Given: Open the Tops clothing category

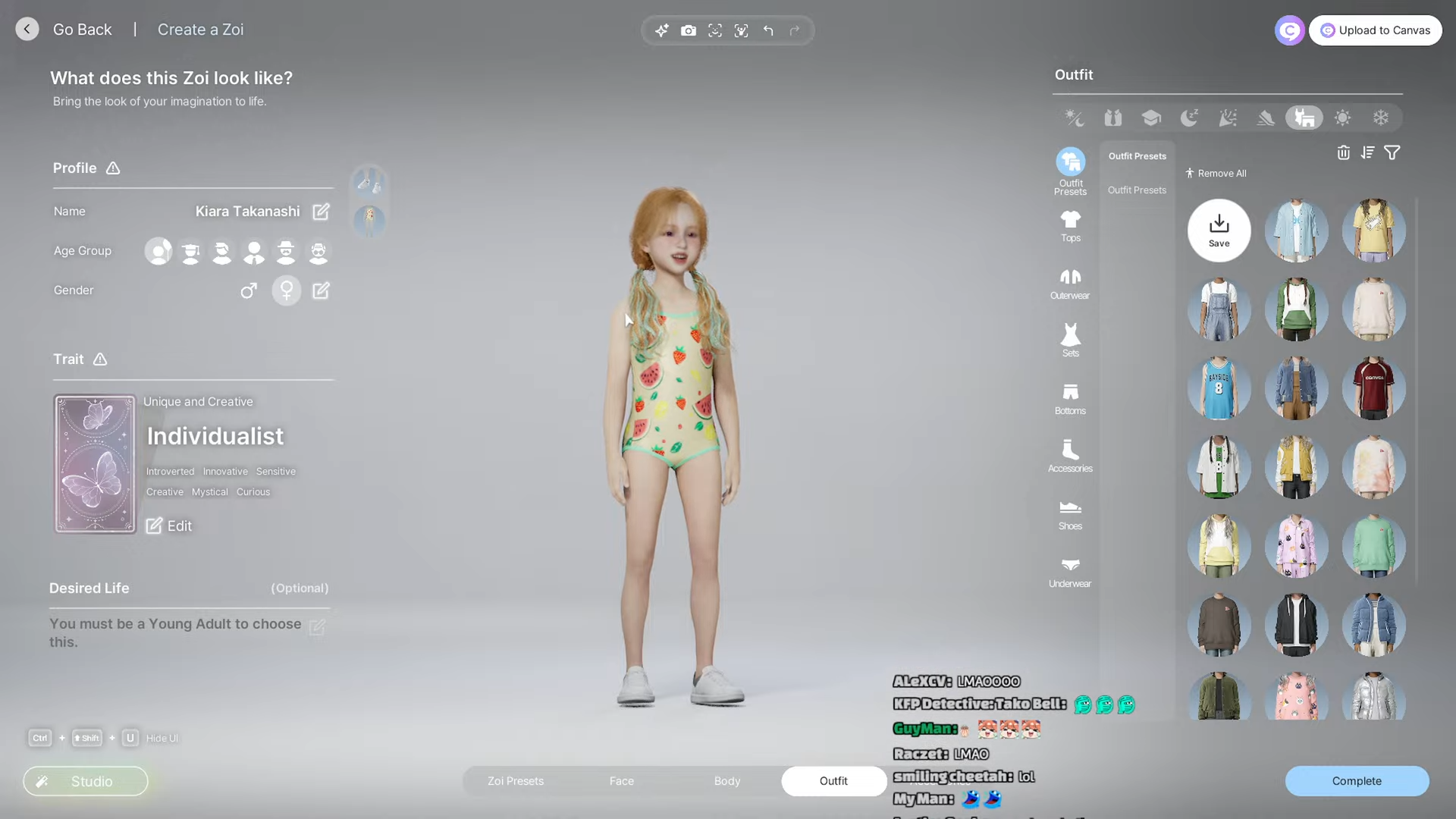Looking at the screenshot, I should point(1070,226).
